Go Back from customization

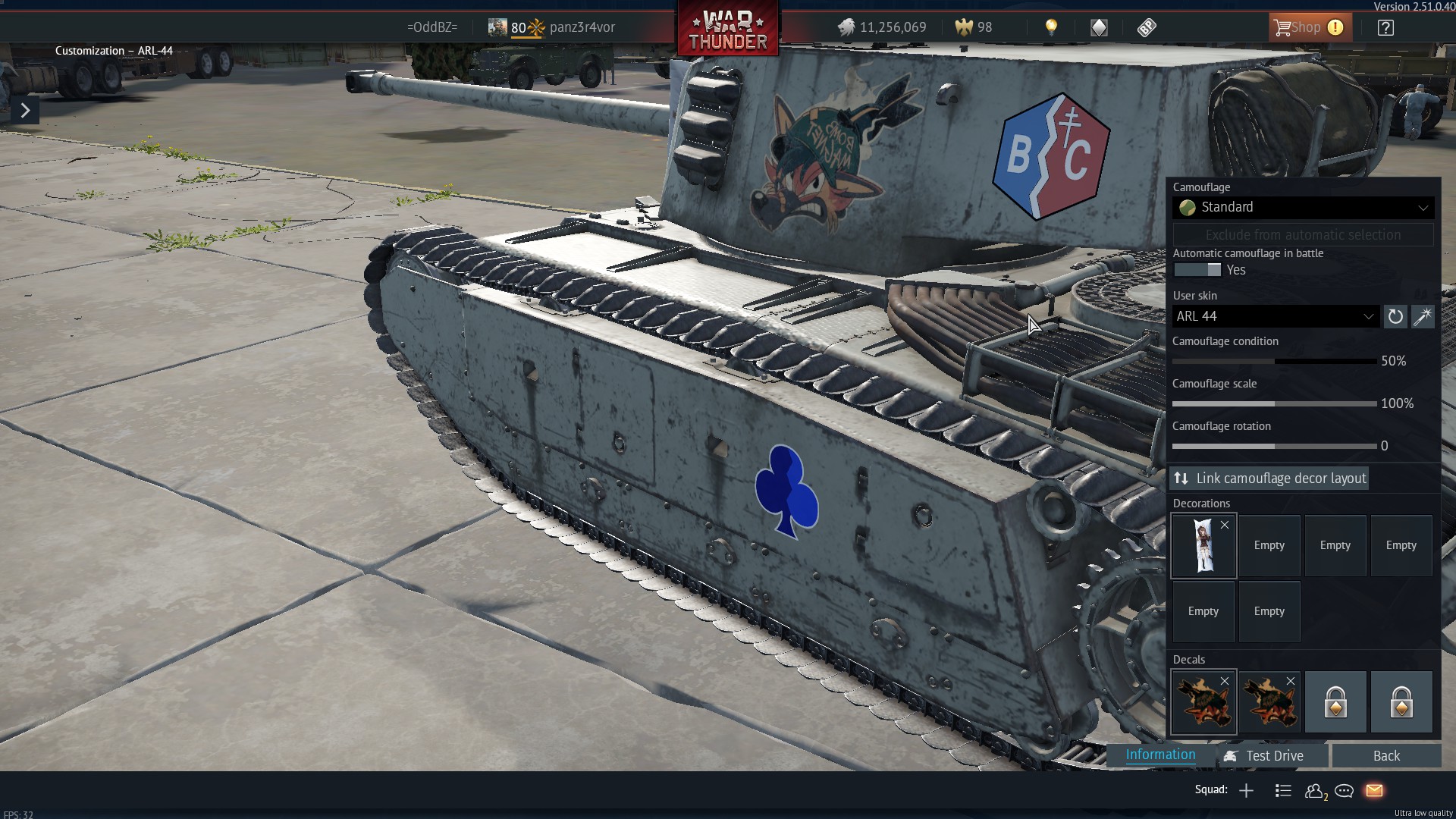(1385, 756)
